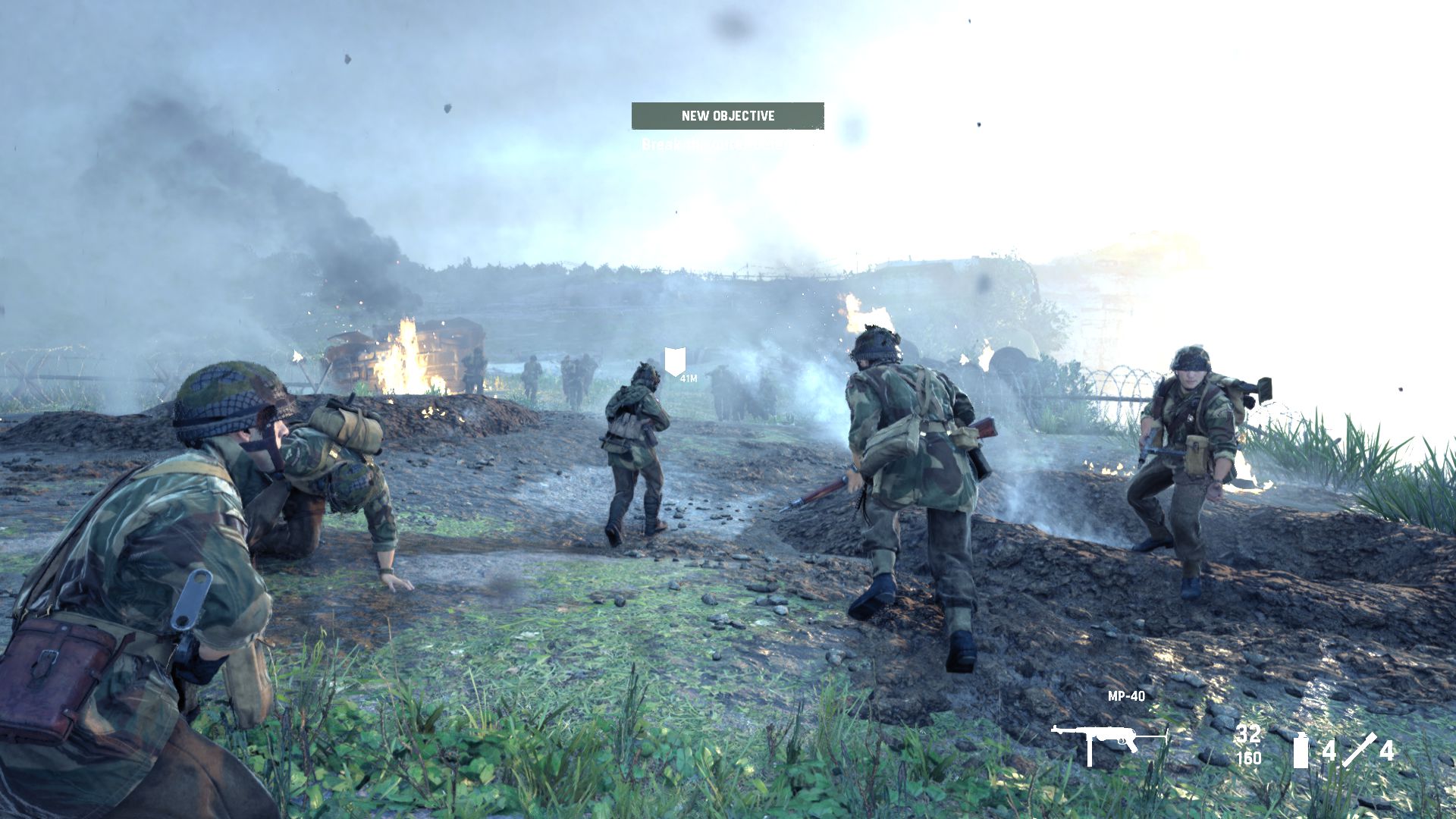Screen dimensions: 1456x819
Task: Click the MP-40 weapon icon
Action: pos(1109,742)
